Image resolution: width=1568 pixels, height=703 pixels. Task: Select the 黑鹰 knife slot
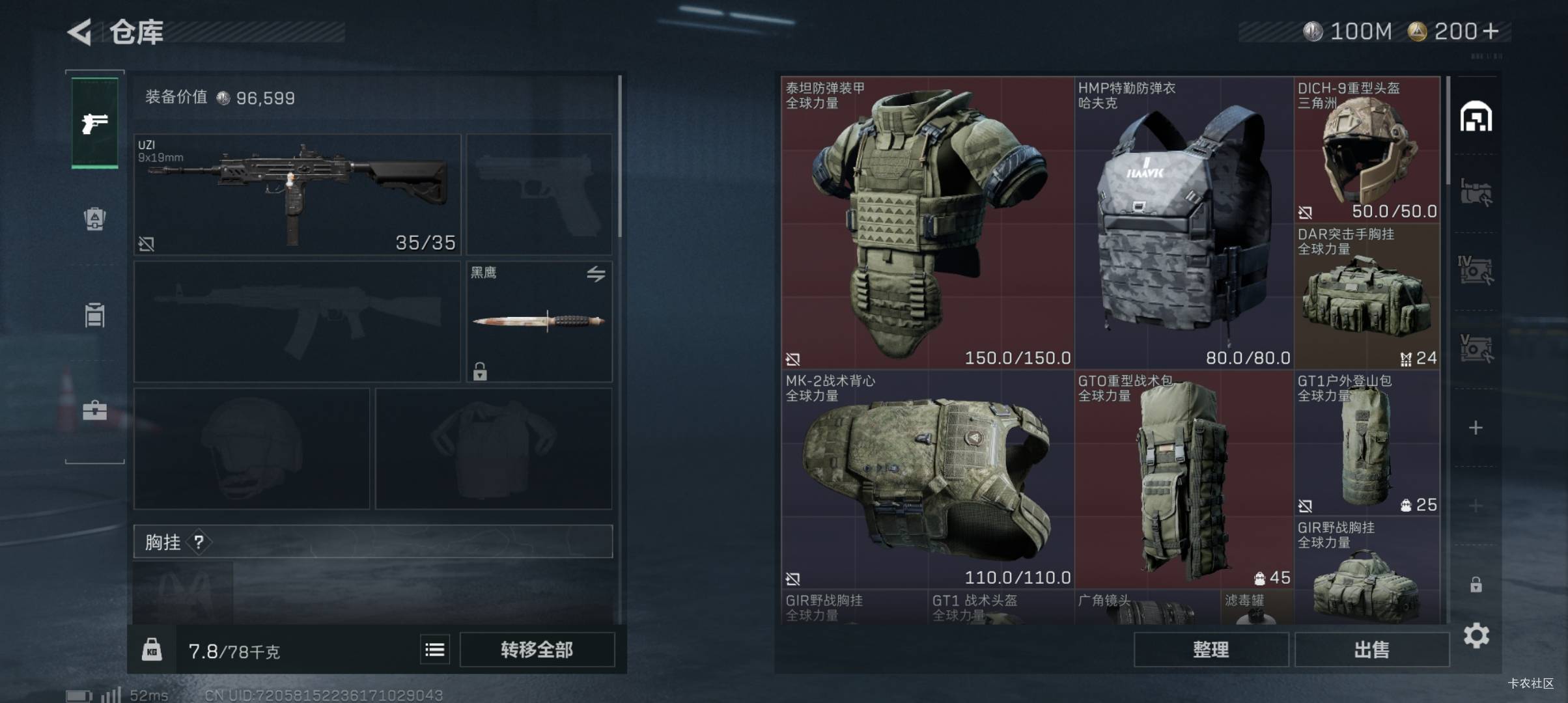pyautogui.click(x=539, y=321)
